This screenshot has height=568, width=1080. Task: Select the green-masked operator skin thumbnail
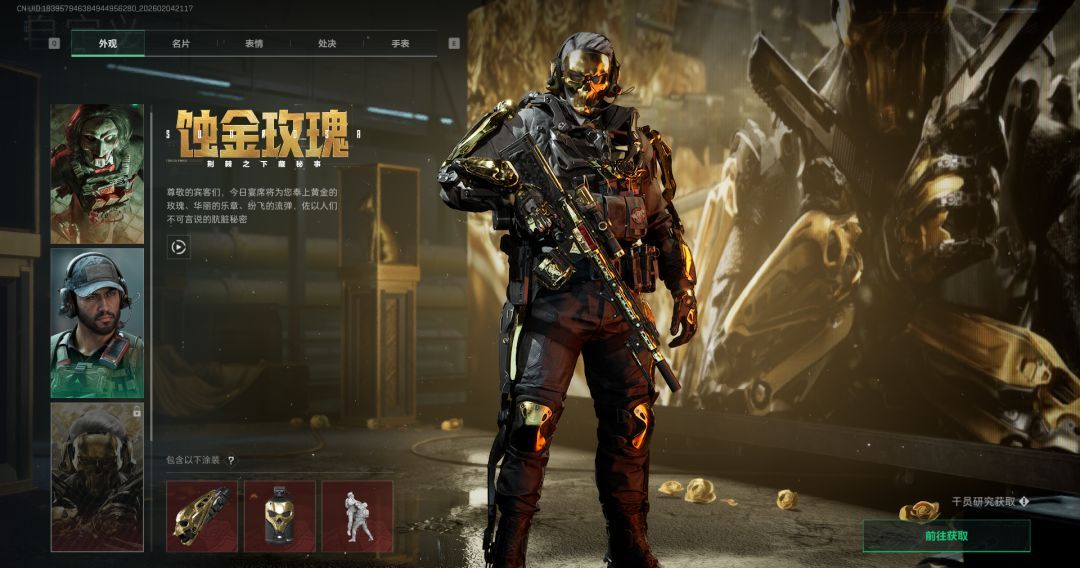[x=97, y=174]
